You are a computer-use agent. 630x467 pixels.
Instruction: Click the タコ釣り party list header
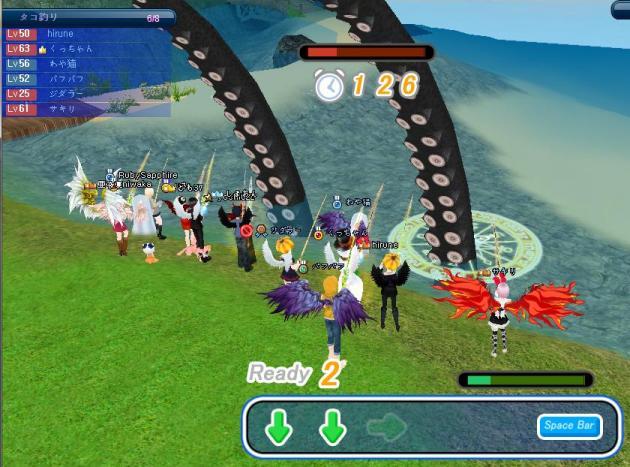88,18
